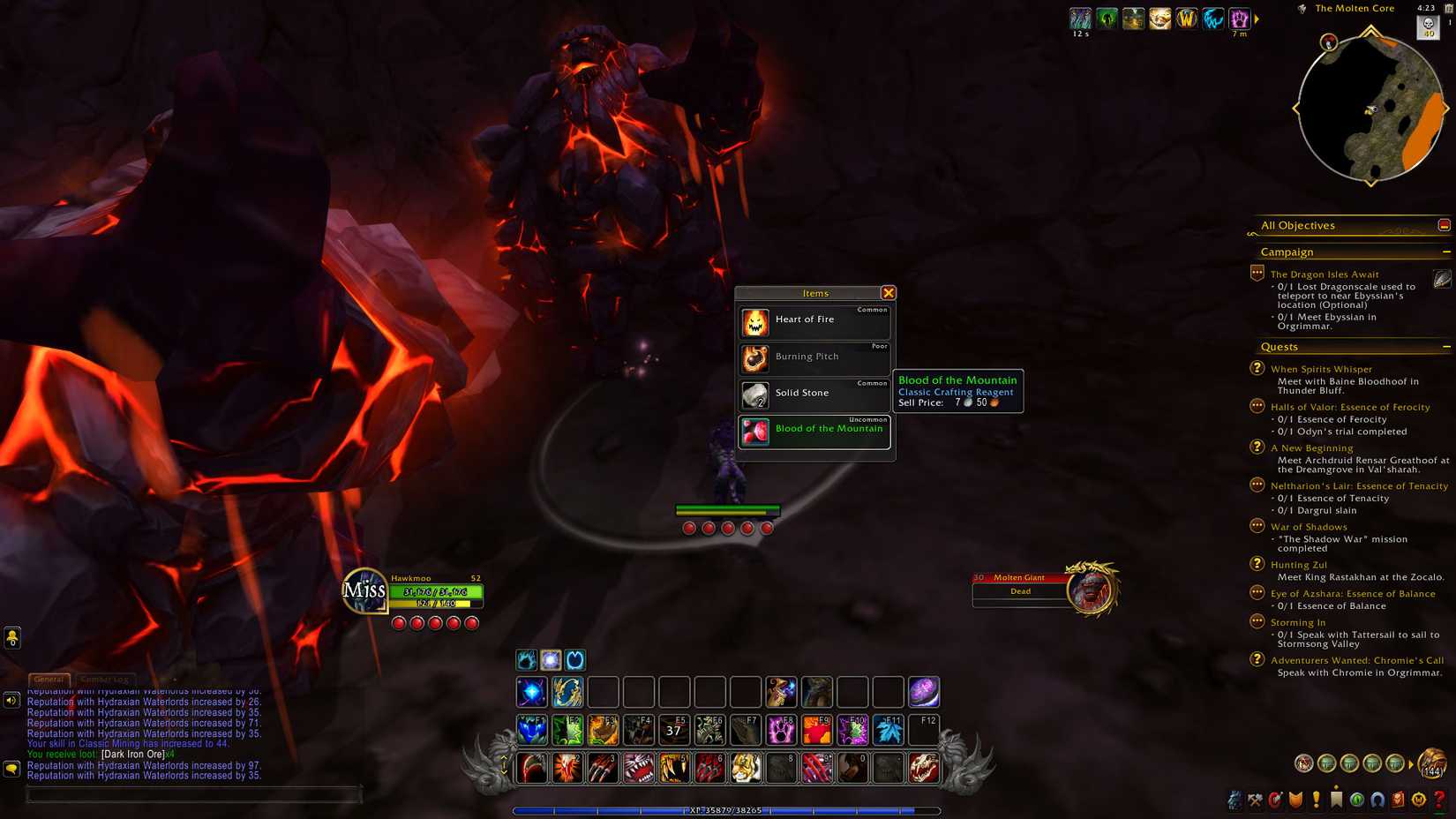Open the Hunting Zul quest details
The height and width of the screenshot is (819, 1456).
(1300, 564)
